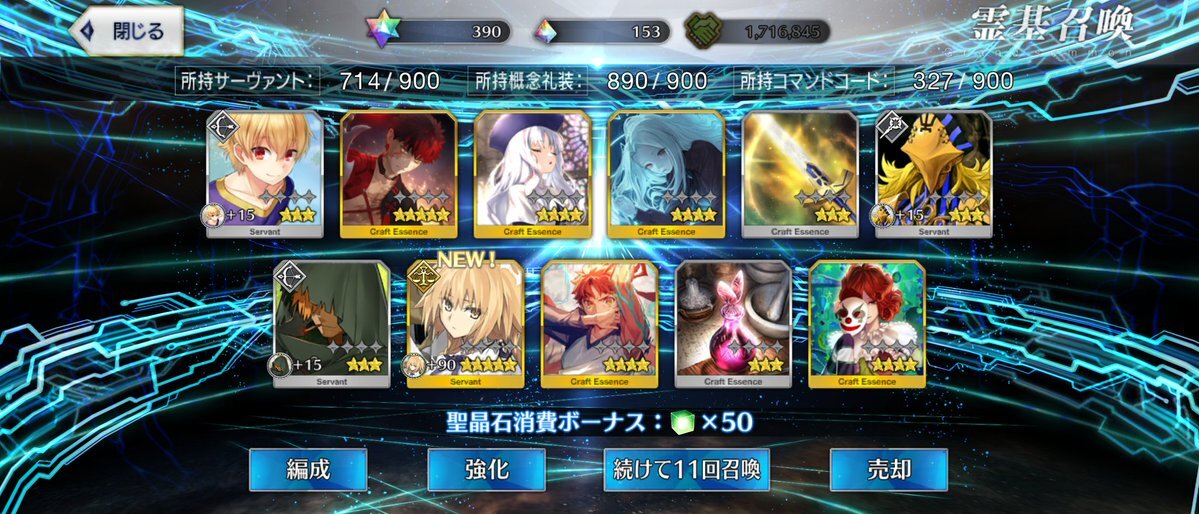This screenshot has height=514, width=1199.
Task: Summon again with 続けて11回召喚
Action: click(x=686, y=469)
